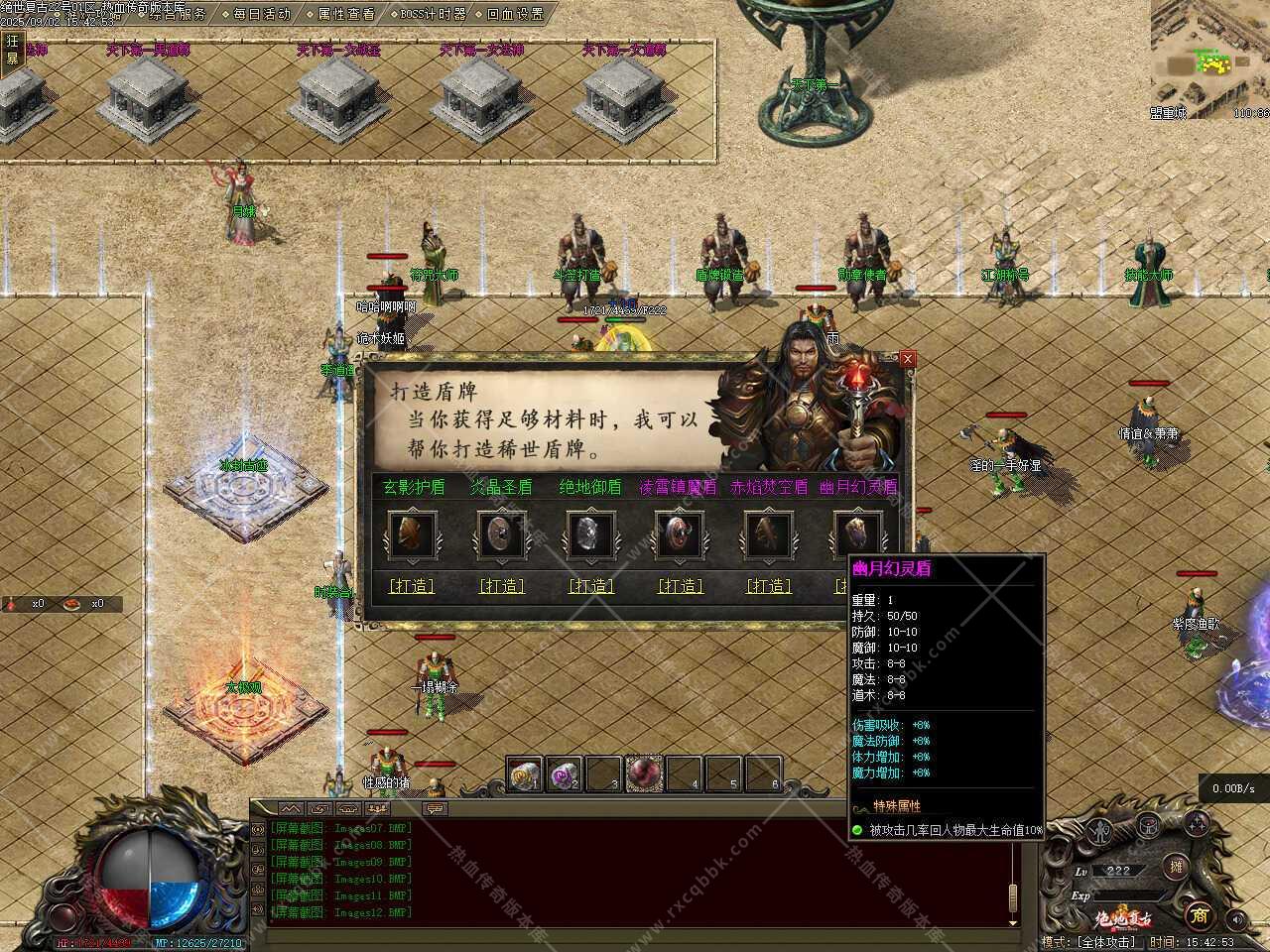Open the 回血设置 healing settings
Viewport: 1270px width, 952px height.
point(509,14)
